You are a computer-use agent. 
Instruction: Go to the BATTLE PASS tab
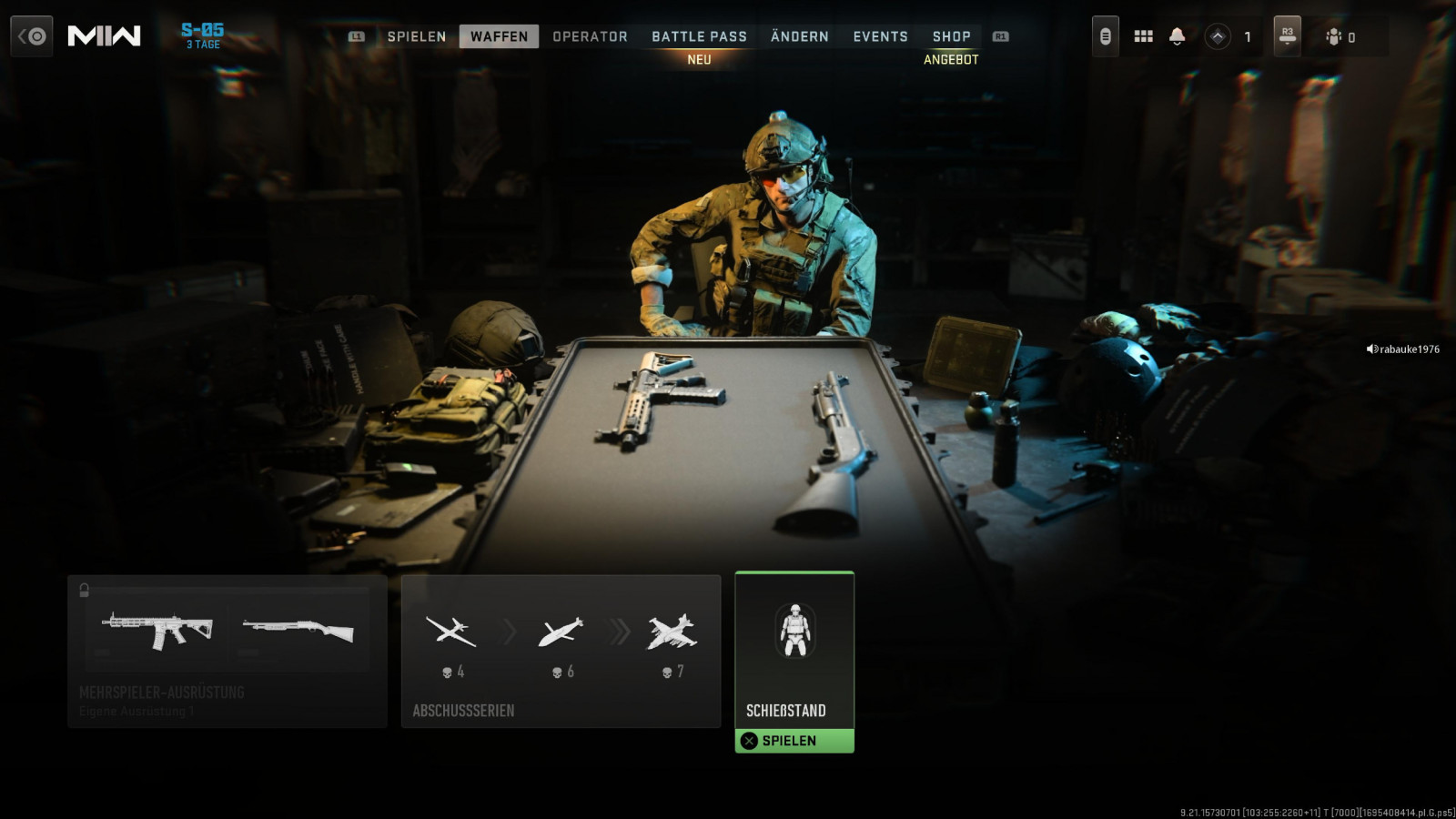(x=699, y=36)
